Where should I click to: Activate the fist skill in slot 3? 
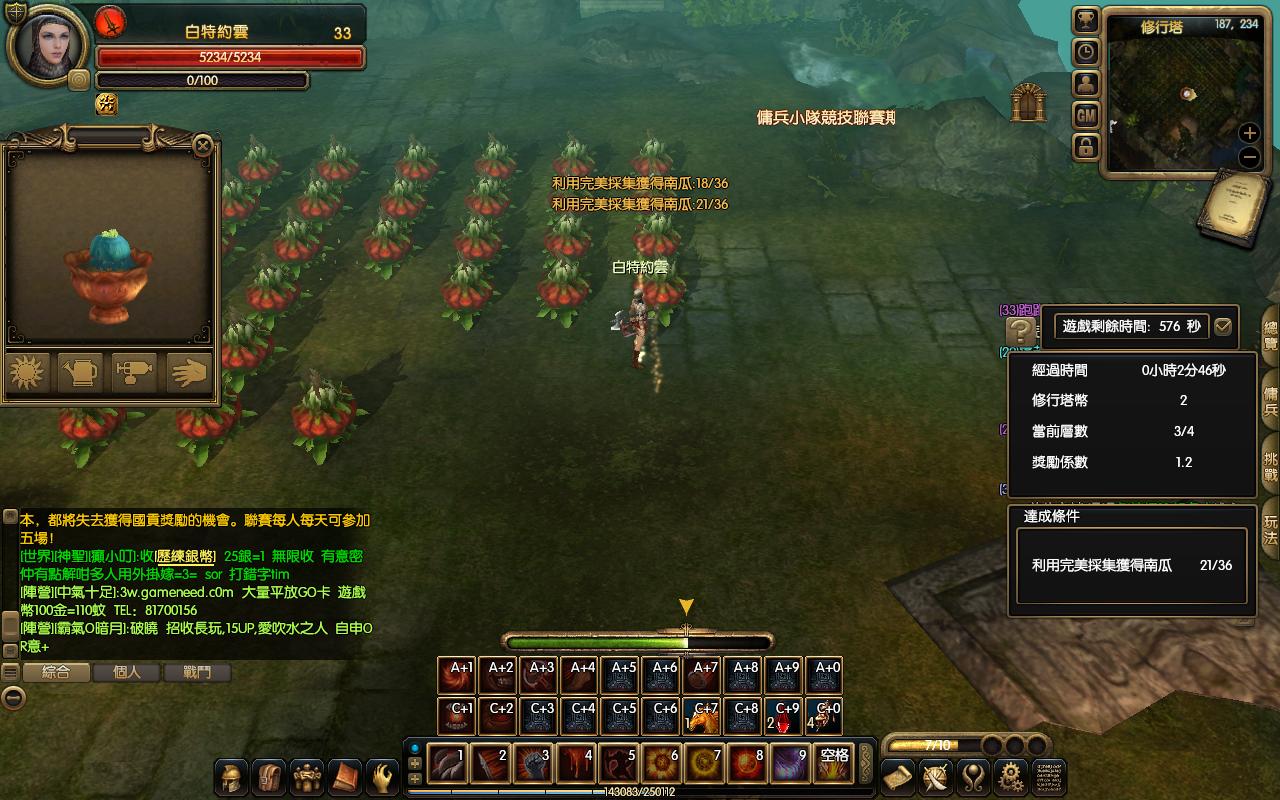533,764
